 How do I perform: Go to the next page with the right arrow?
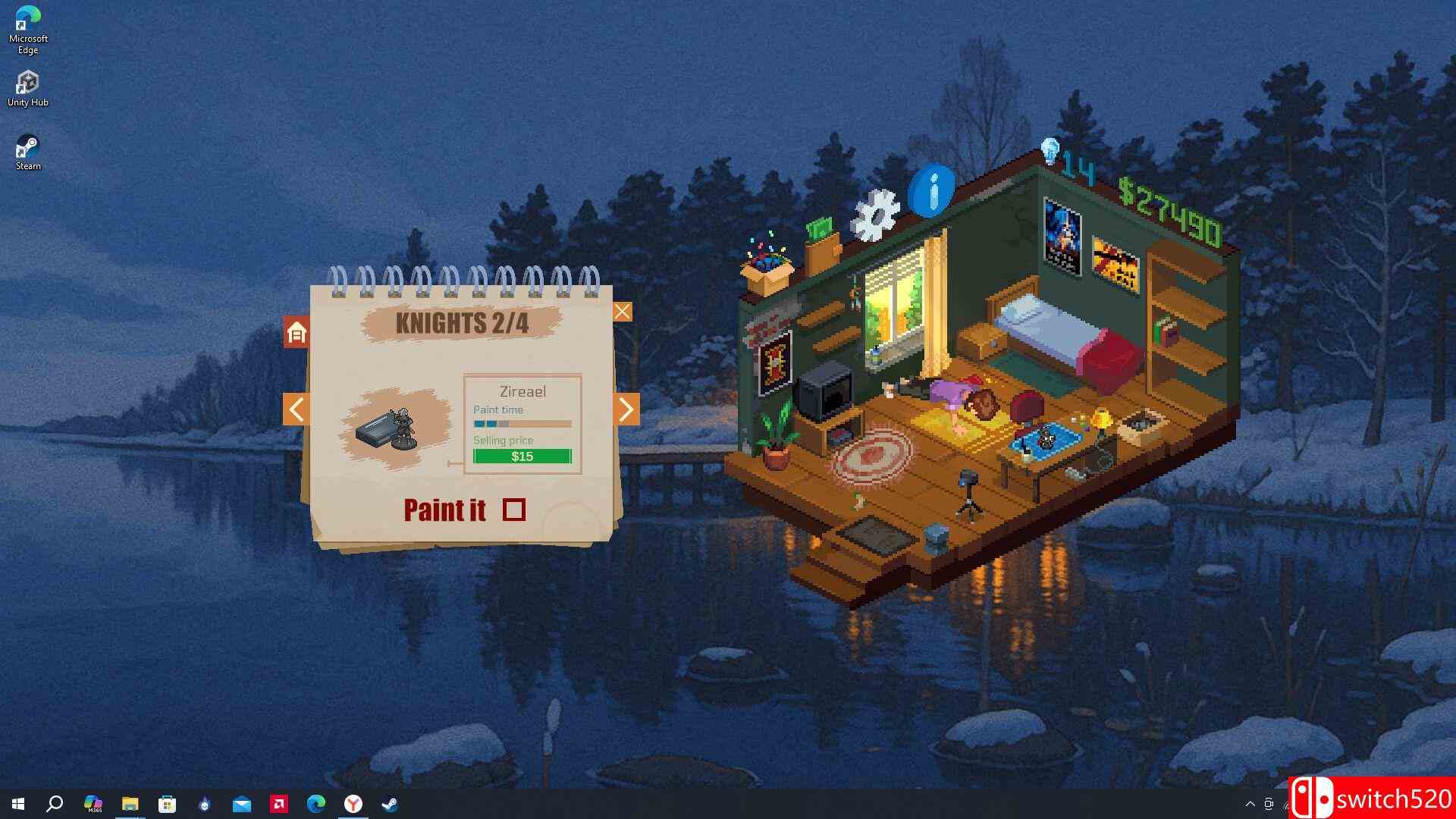click(x=626, y=409)
